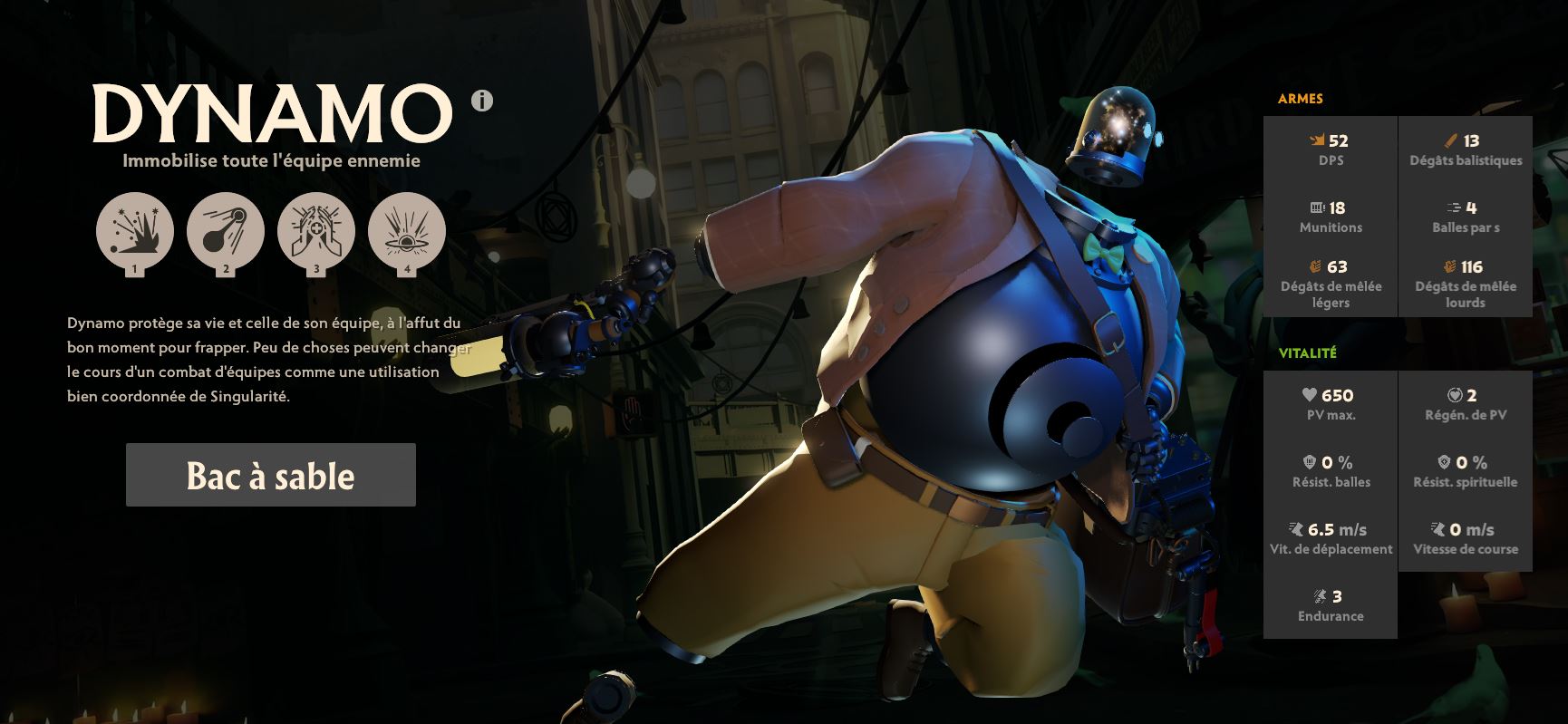The height and width of the screenshot is (724, 1568).
Task: Click the Dégâts de mêlée lourds fist icon
Action: [x=1447, y=266]
